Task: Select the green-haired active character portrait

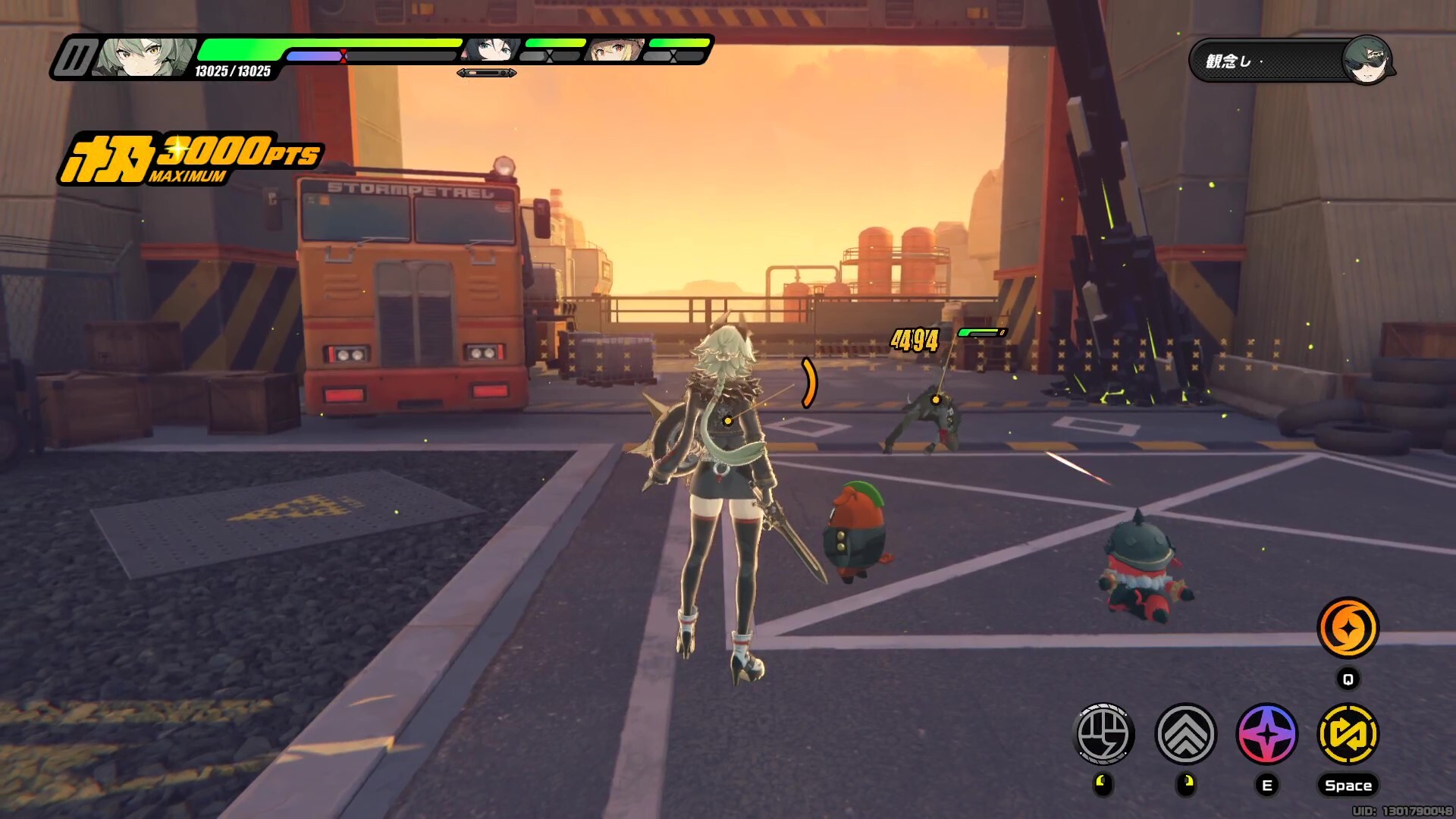Action: click(x=145, y=58)
